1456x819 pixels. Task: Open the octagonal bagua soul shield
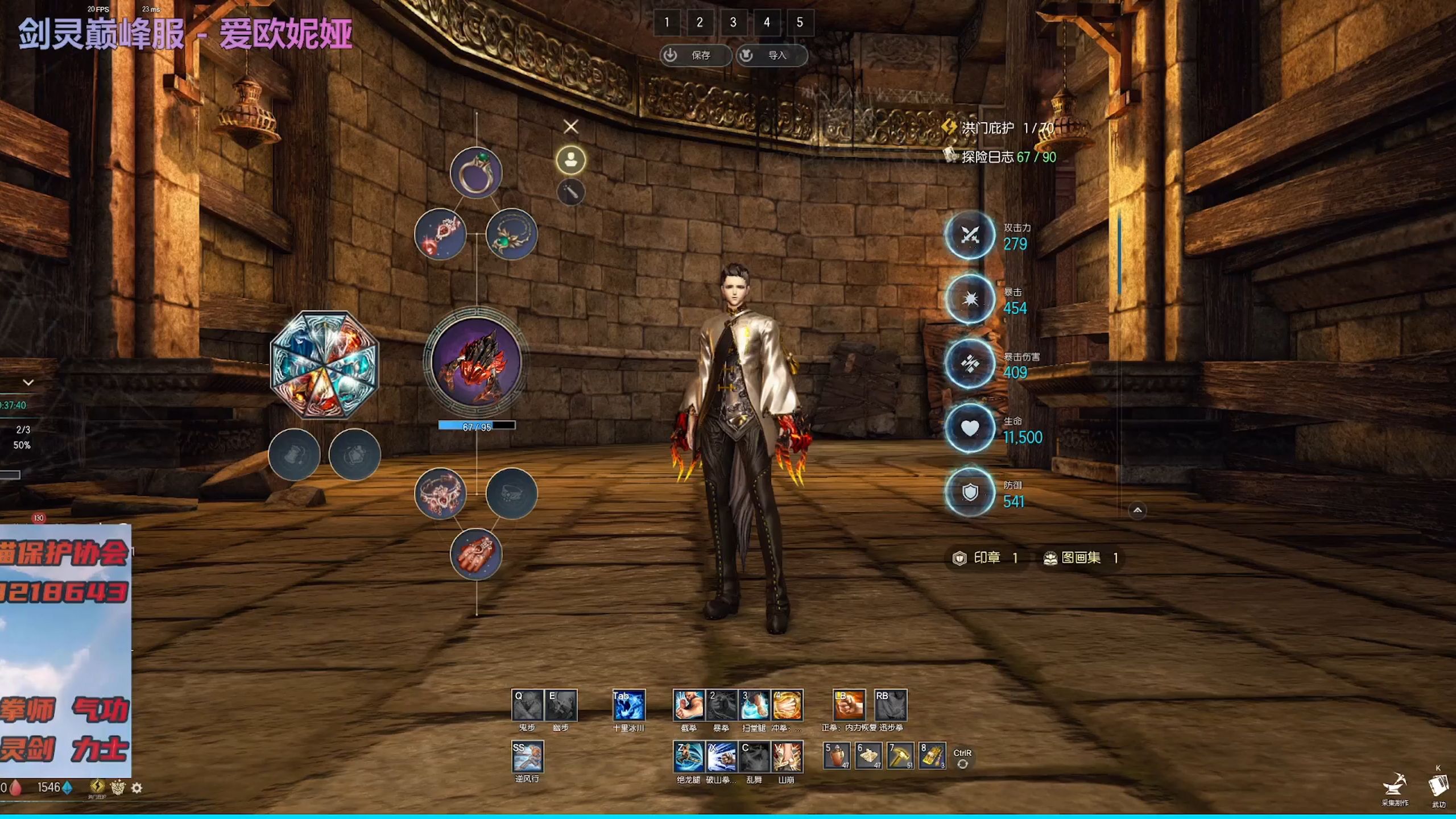pos(324,365)
